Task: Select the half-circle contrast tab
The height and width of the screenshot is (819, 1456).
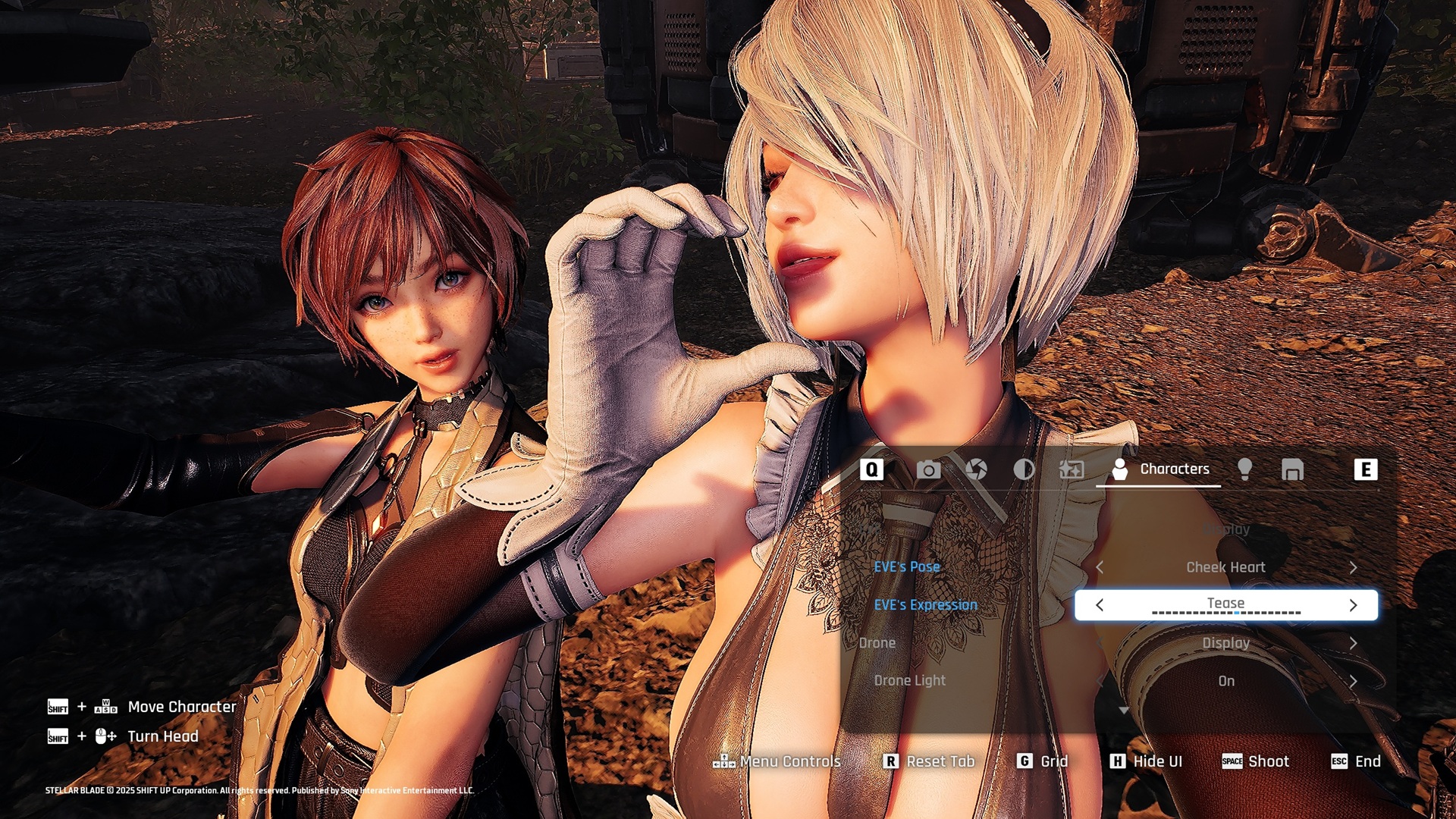Action: coord(1024,470)
